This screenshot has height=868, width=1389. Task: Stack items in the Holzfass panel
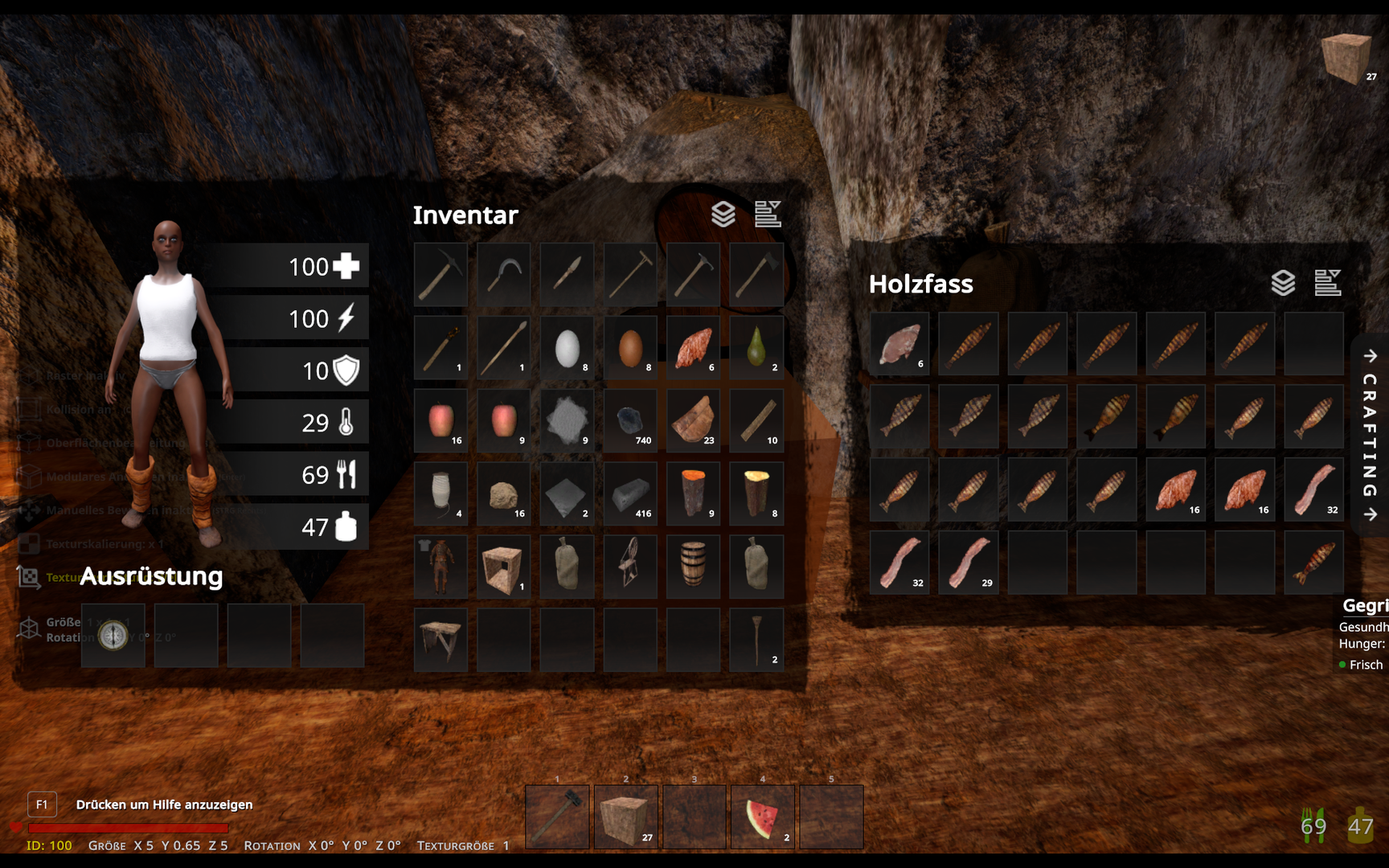click(1283, 283)
